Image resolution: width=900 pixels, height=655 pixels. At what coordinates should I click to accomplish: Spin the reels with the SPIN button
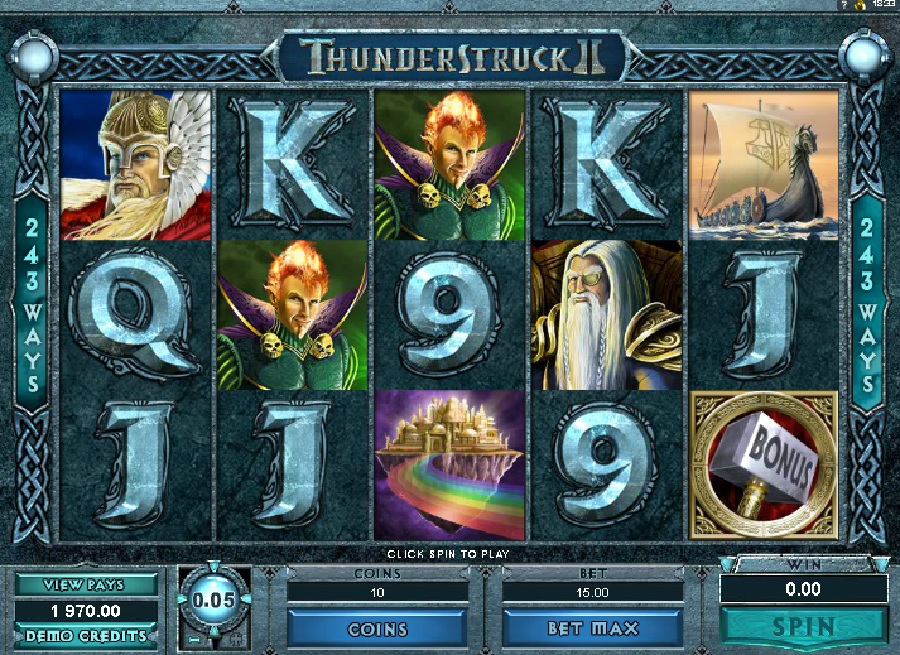click(804, 628)
